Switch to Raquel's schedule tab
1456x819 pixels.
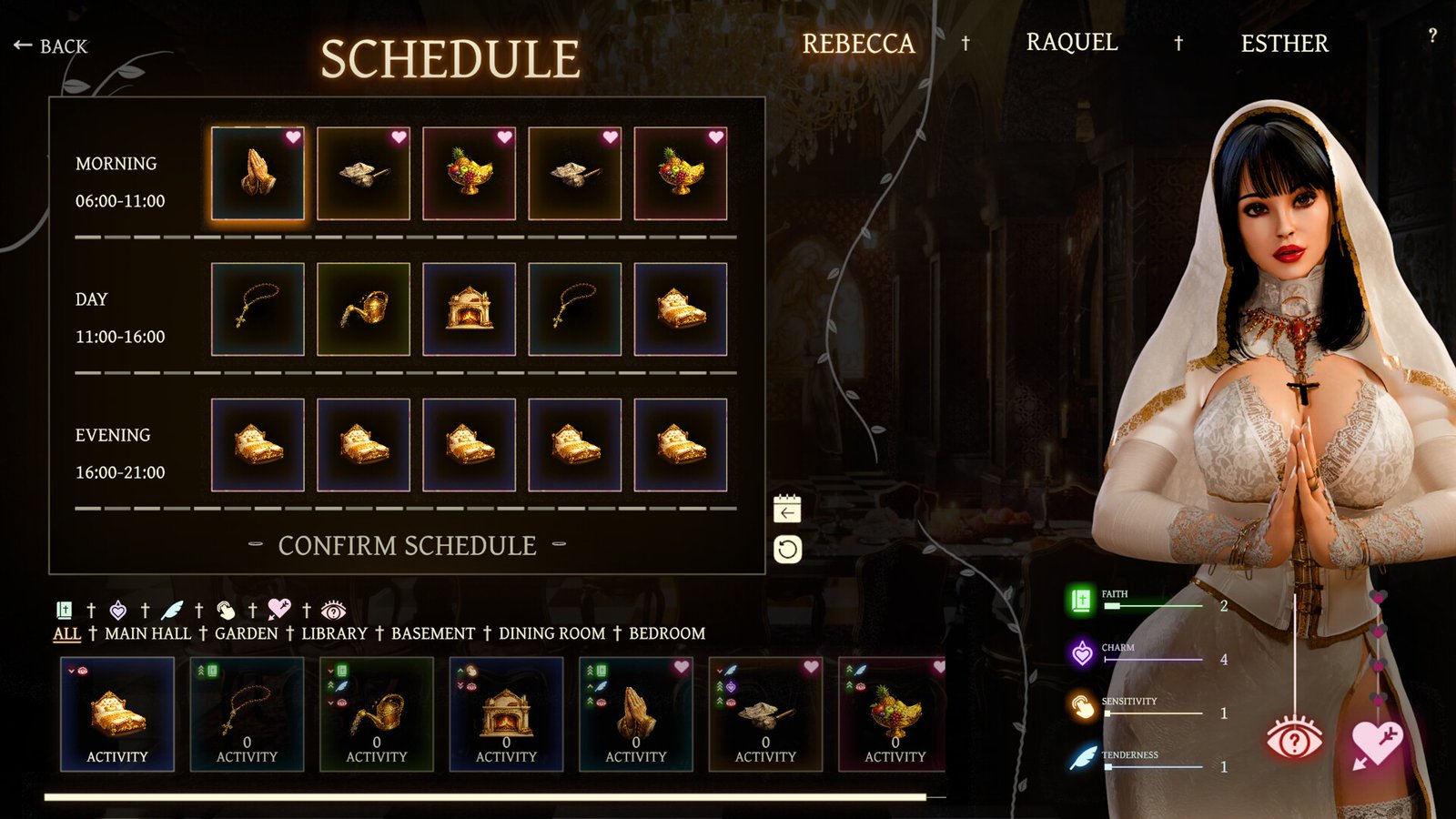(x=1071, y=43)
